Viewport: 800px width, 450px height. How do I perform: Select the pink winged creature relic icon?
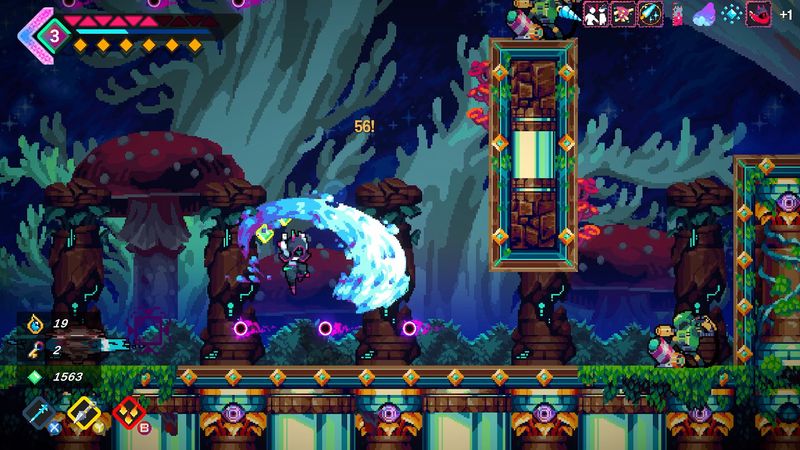[x=624, y=14]
